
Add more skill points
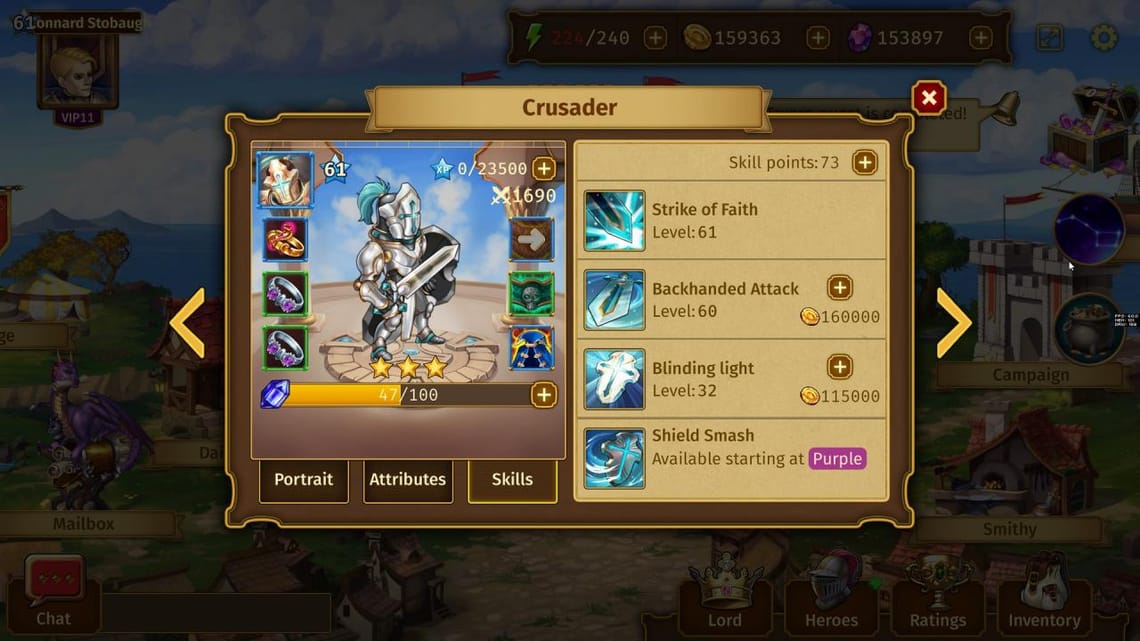point(864,162)
